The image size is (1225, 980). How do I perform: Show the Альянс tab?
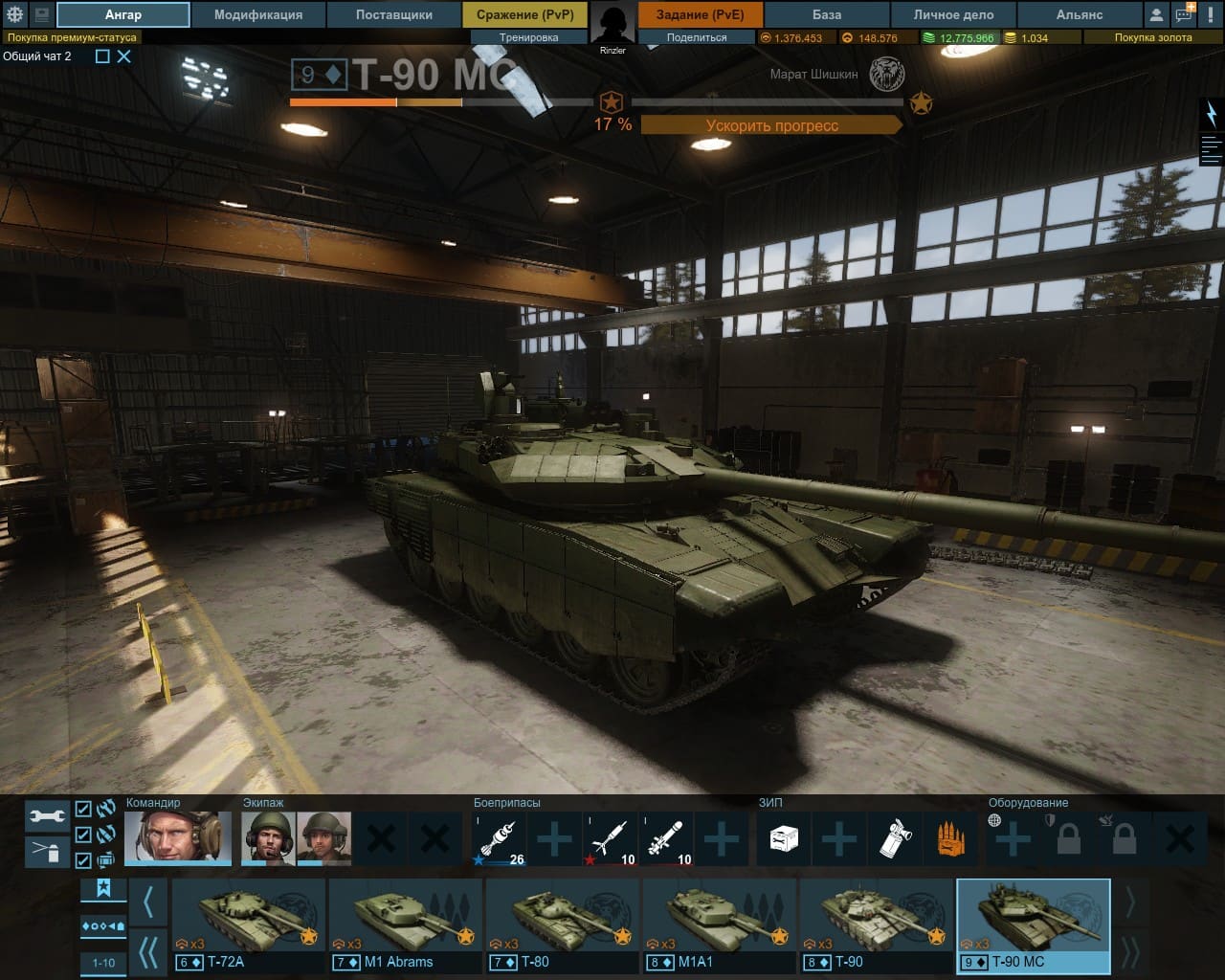pos(1079,14)
